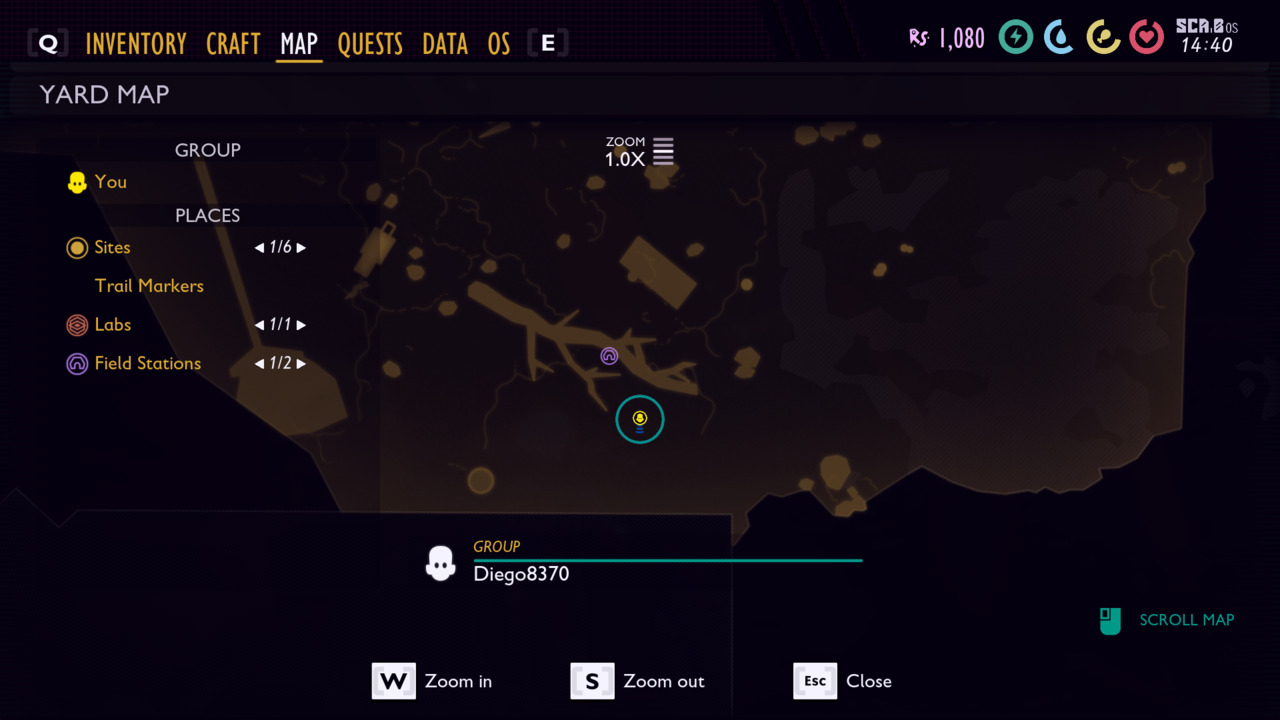1280x720 pixels.
Task: Check the green energy status icon
Action: point(1015,37)
